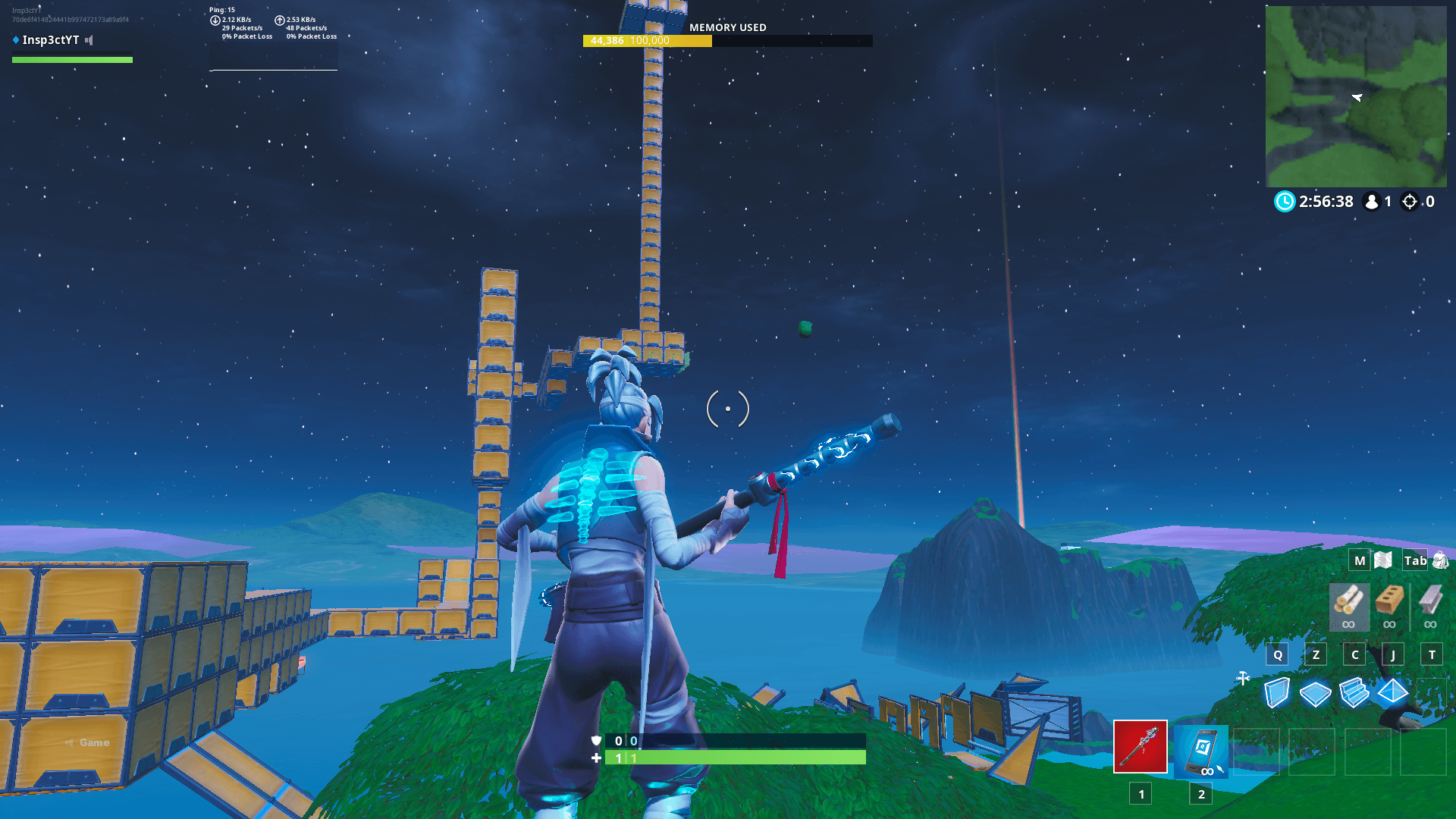
Task: Click the player name Insp3ctYT
Action: (50, 40)
